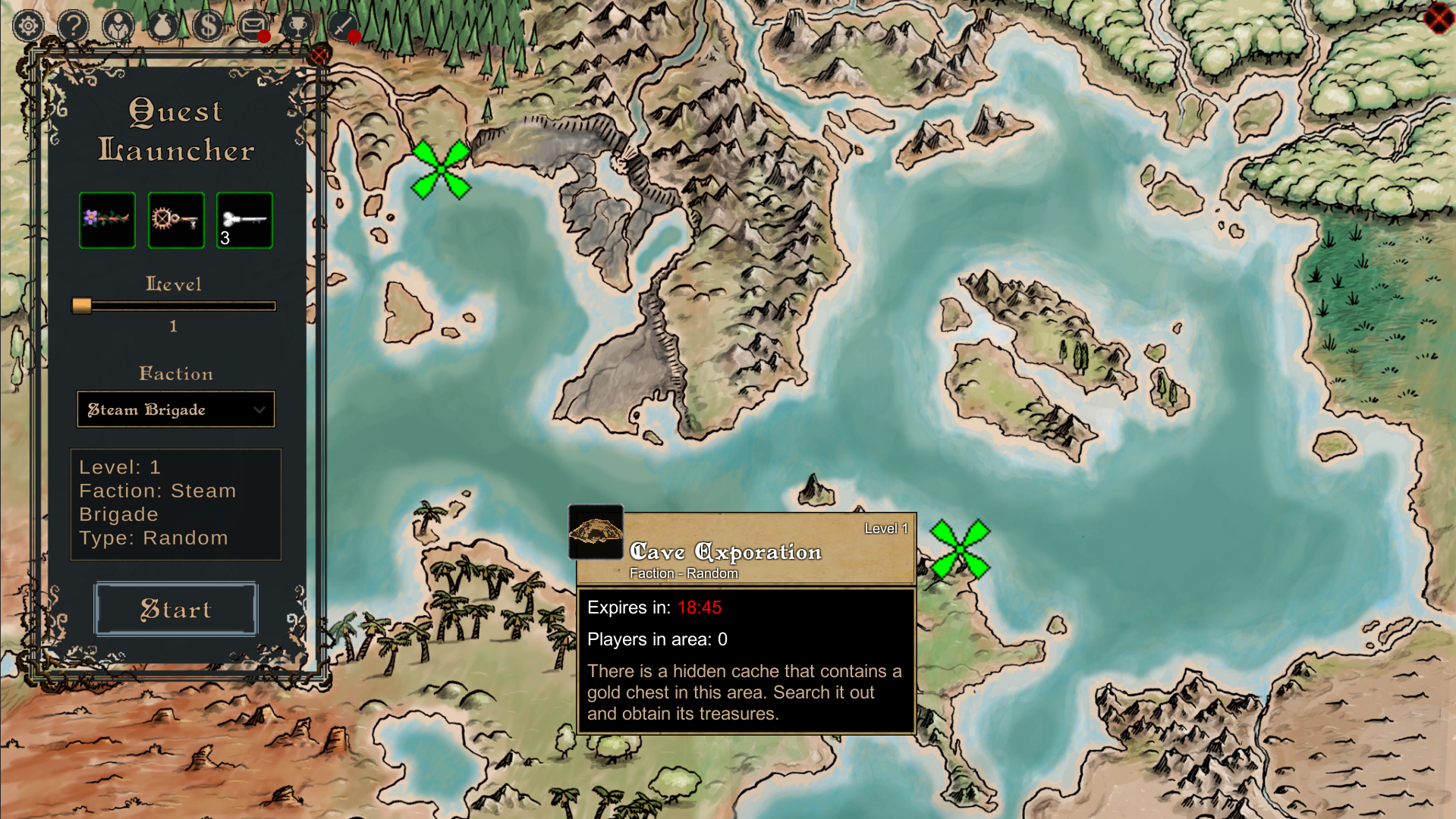Select the silver key slot with count 3

(x=244, y=220)
